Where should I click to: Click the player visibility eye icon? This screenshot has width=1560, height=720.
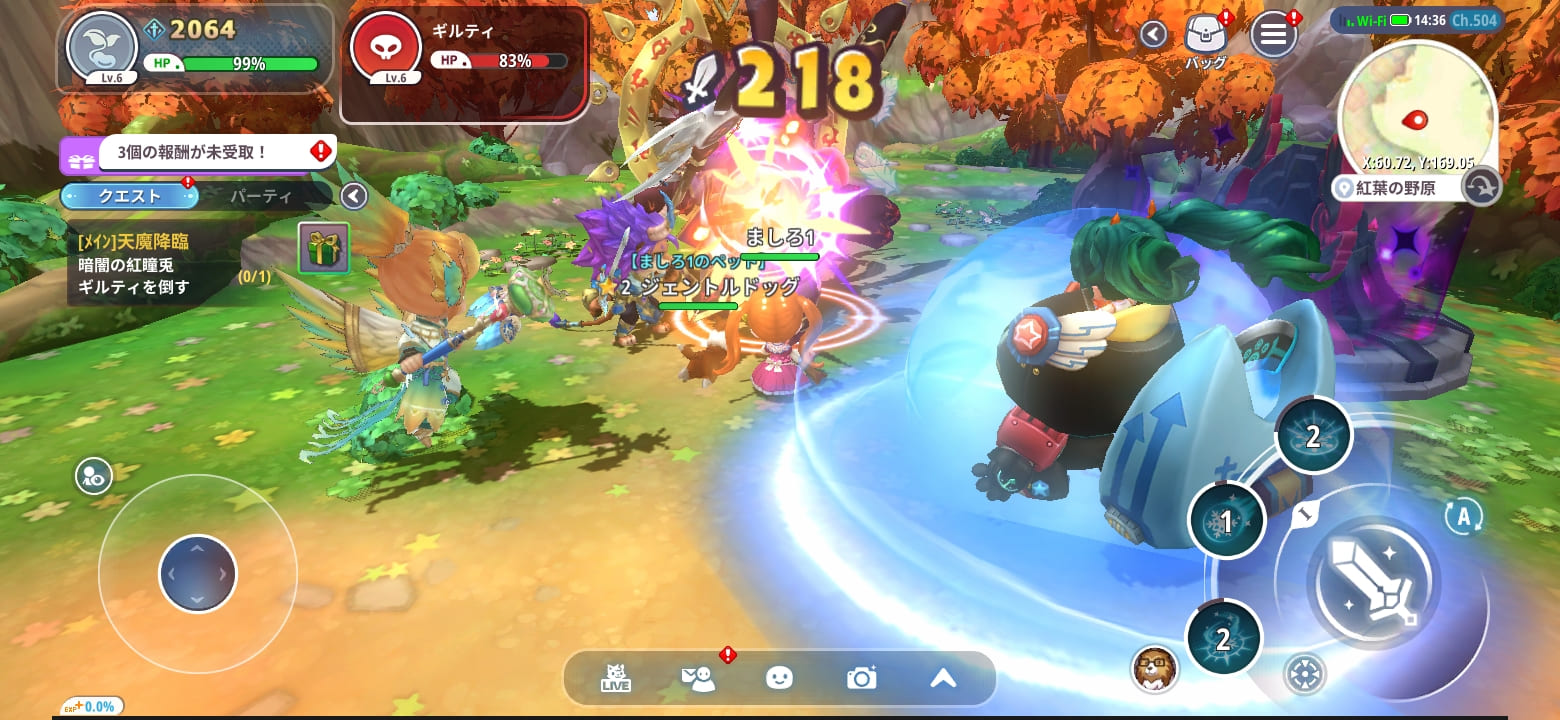click(x=93, y=477)
